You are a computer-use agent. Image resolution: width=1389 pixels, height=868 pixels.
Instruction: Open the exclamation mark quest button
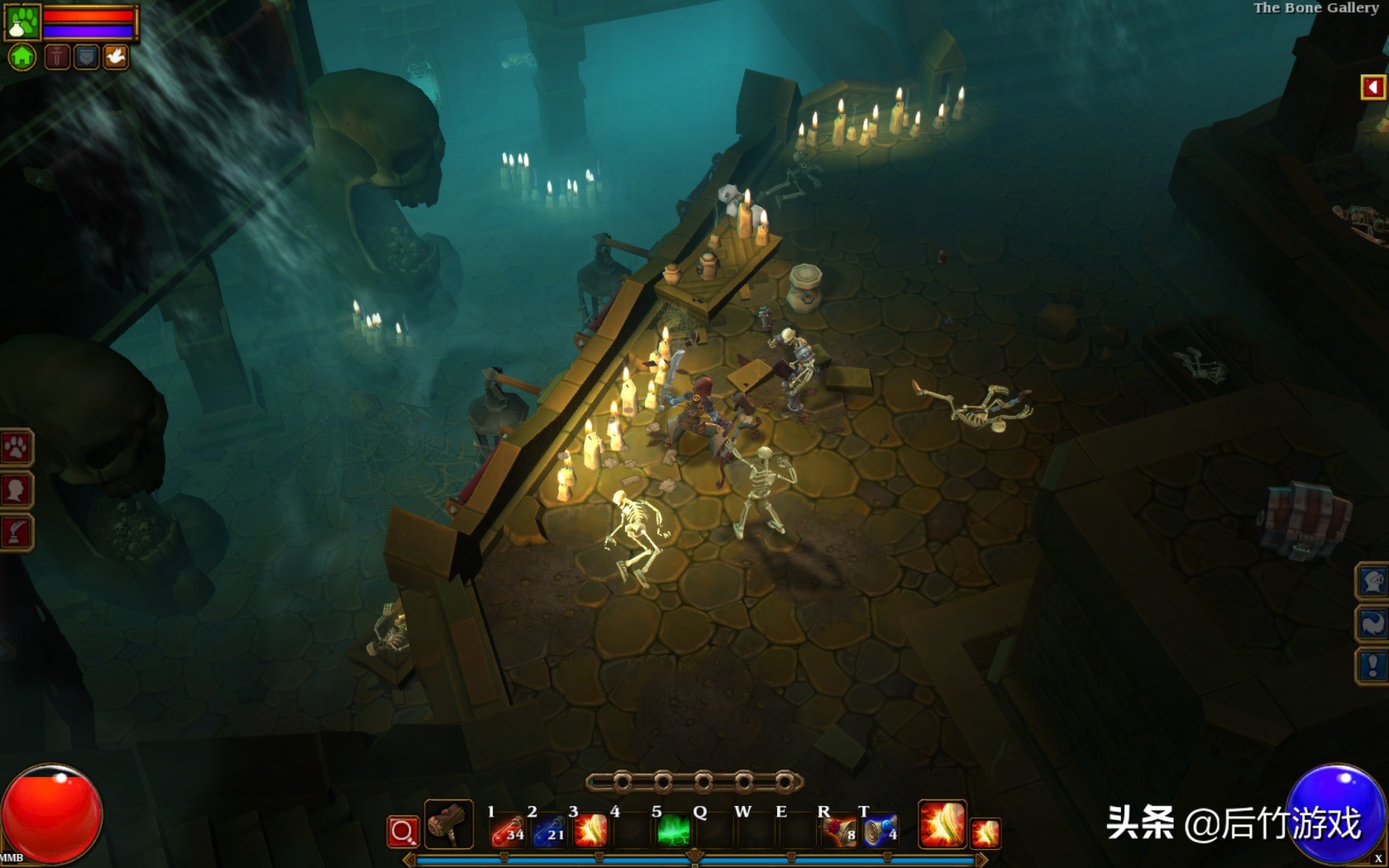[1373, 665]
